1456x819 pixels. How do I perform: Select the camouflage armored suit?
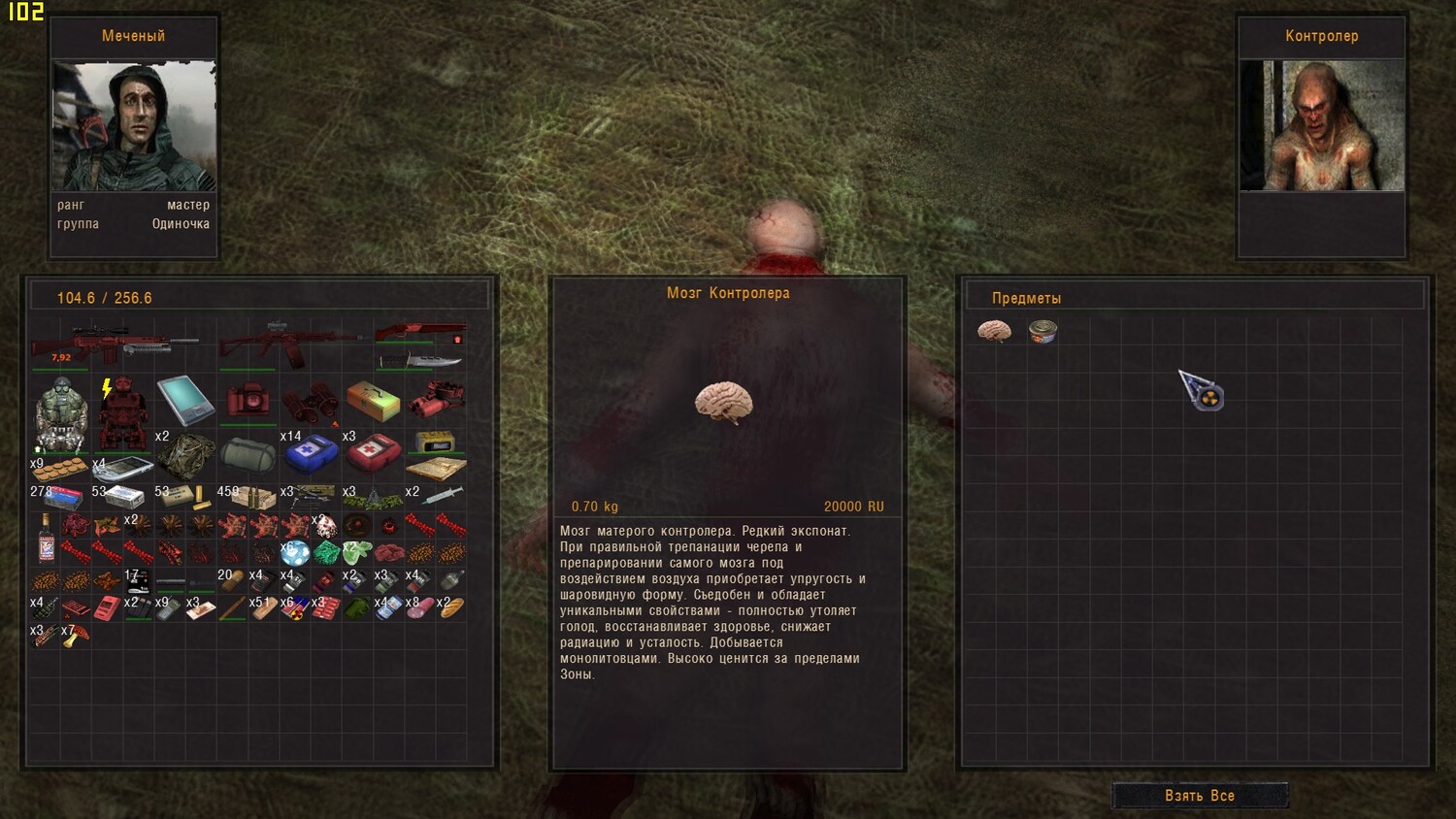(61, 415)
